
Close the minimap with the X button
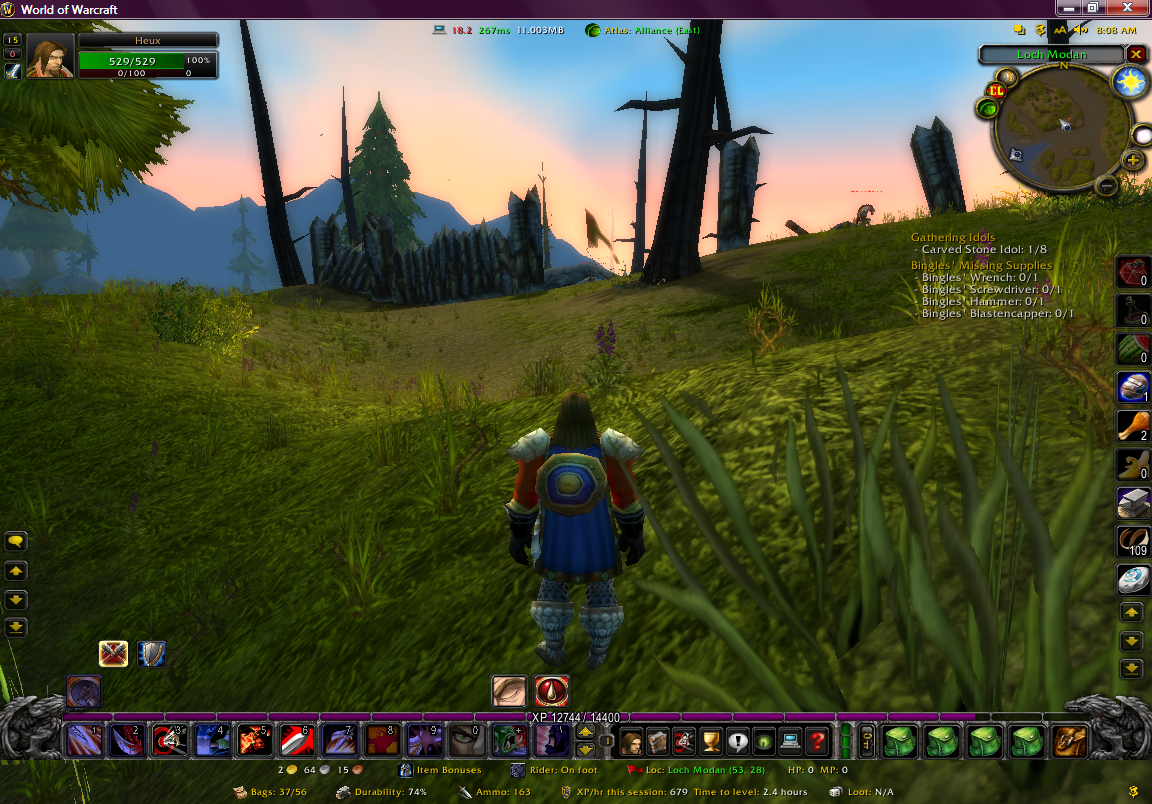pyautogui.click(x=1136, y=54)
